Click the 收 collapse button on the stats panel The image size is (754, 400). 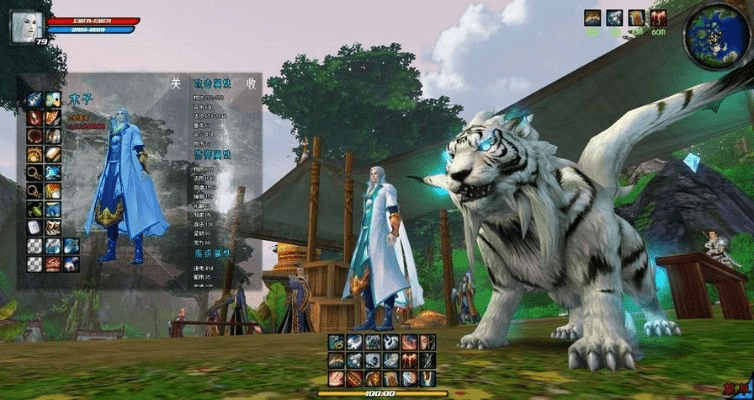(x=252, y=84)
